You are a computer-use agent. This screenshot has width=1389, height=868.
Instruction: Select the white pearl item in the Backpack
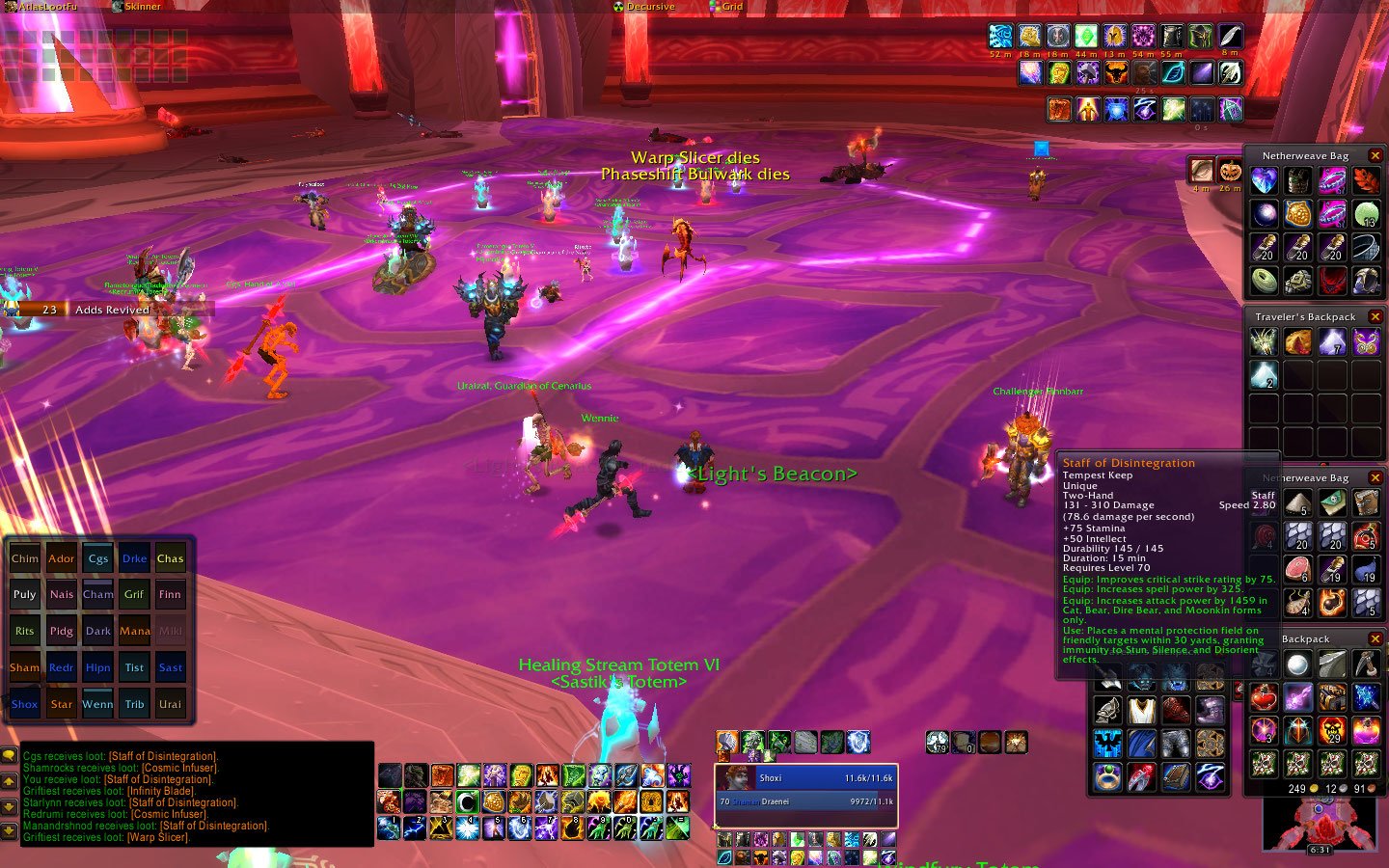1297,665
